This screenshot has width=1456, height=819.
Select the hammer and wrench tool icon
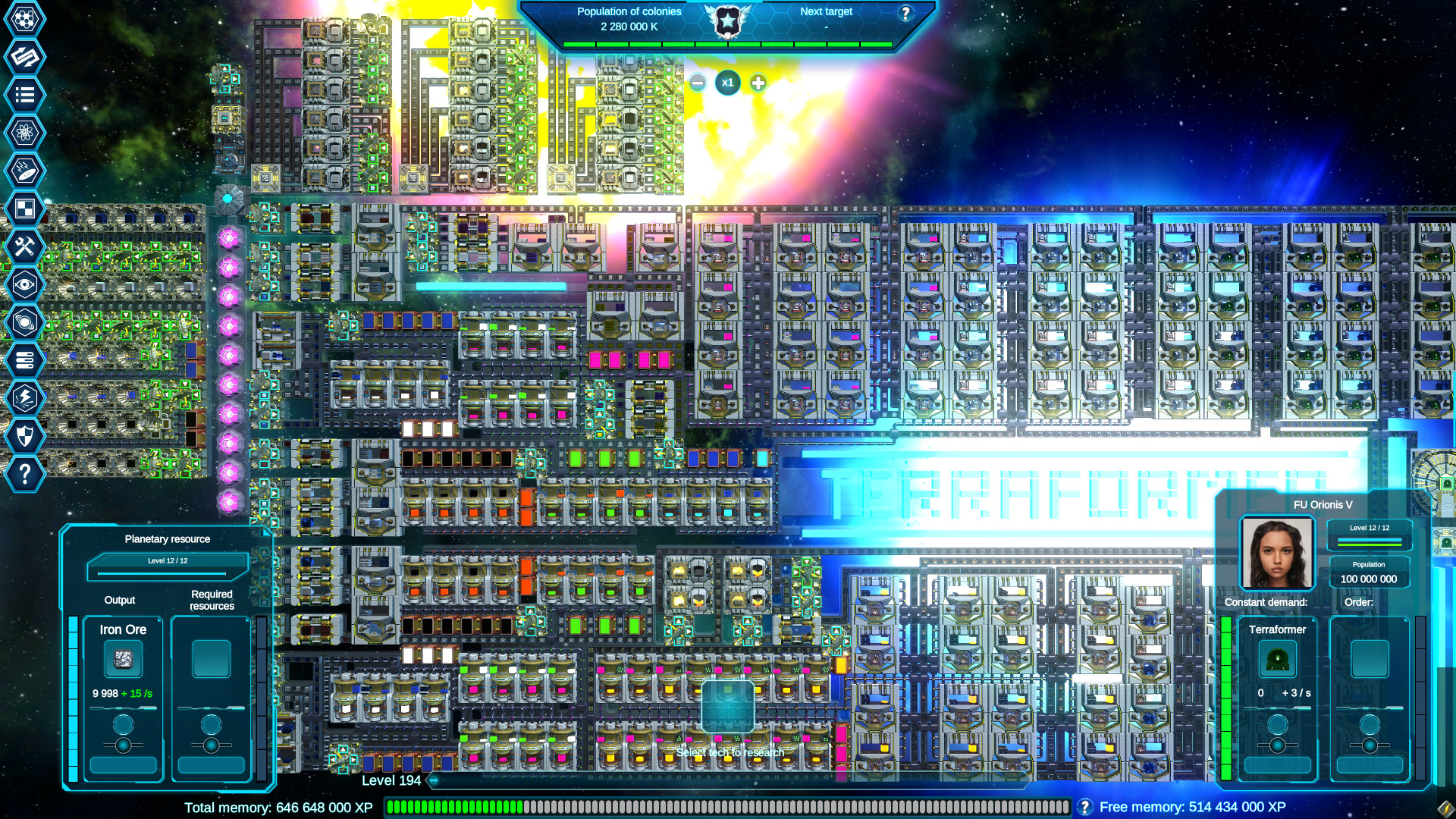pos(25,244)
